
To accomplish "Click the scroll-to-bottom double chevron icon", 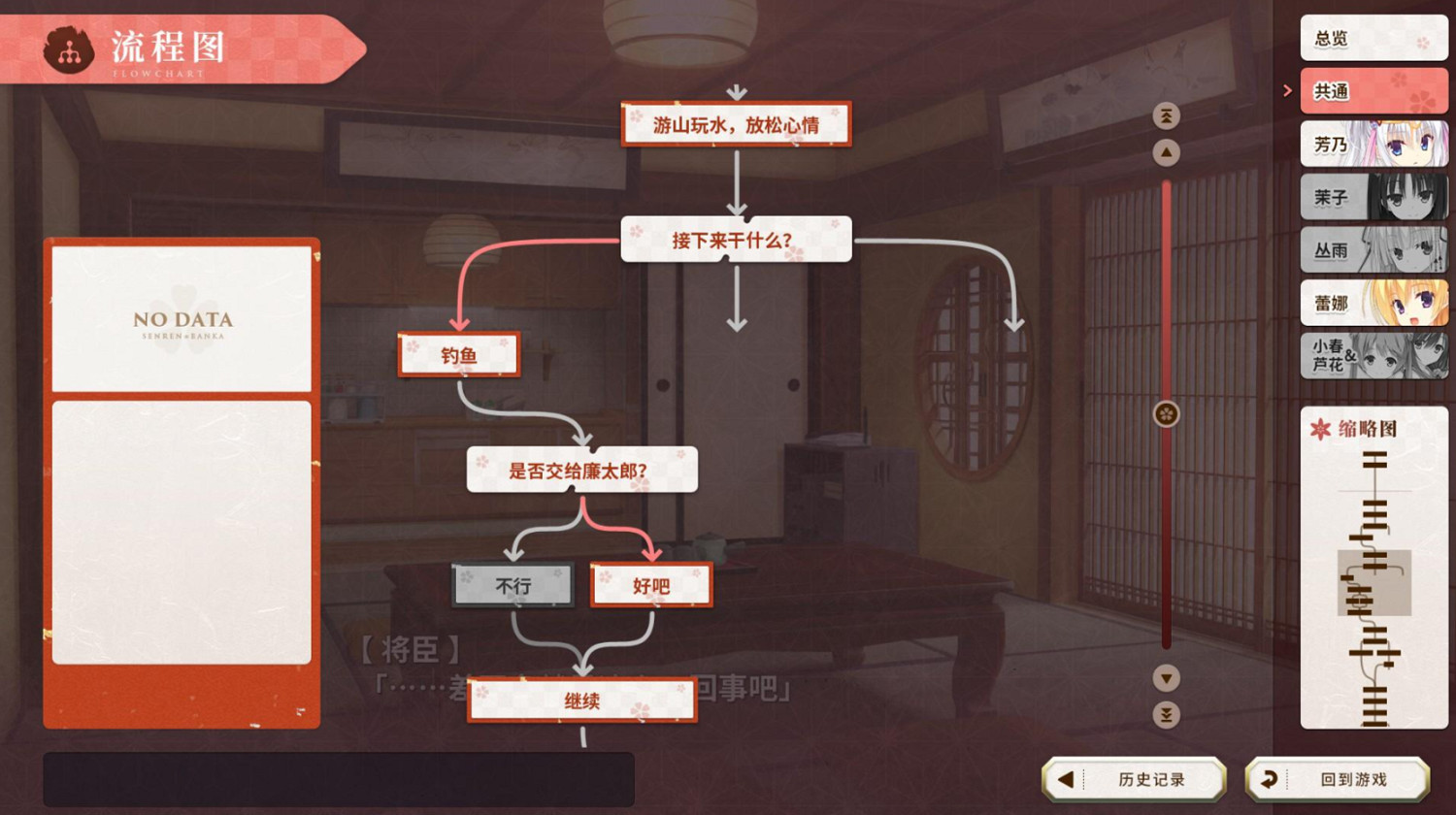I will pos(1165,715).
